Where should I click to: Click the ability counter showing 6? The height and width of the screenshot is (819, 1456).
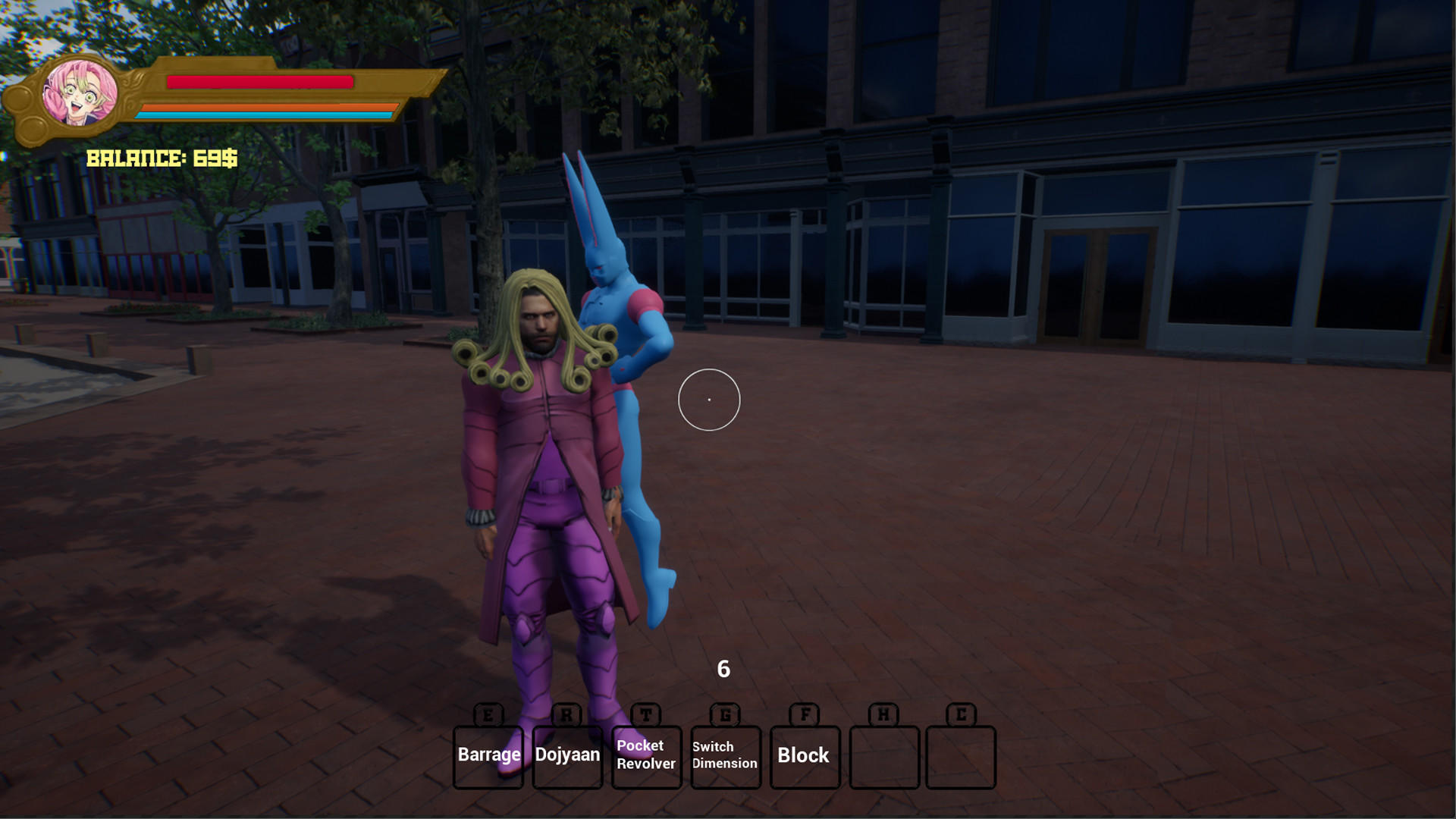[722, 669]
